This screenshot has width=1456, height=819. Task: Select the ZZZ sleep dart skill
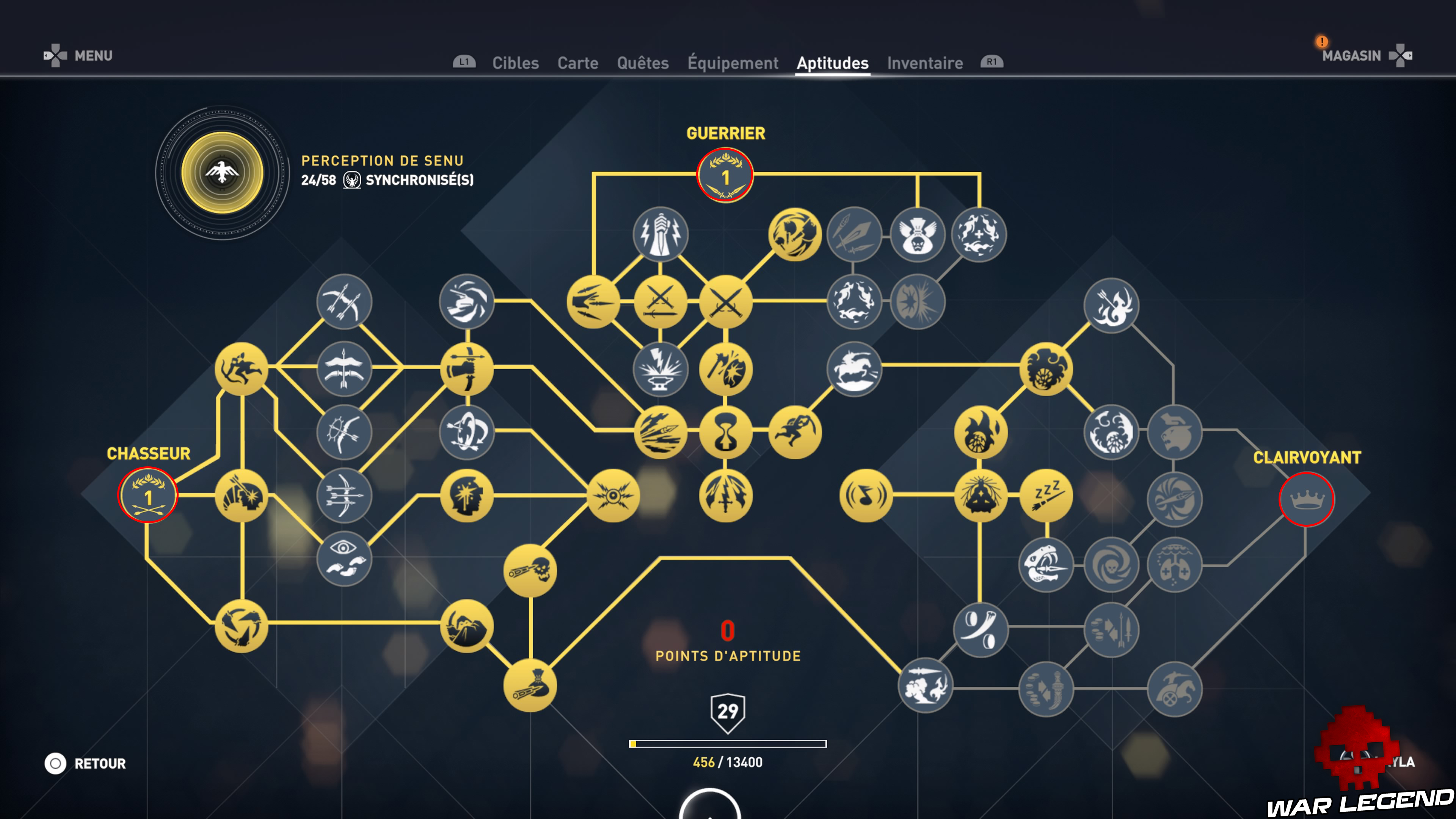1046,494
